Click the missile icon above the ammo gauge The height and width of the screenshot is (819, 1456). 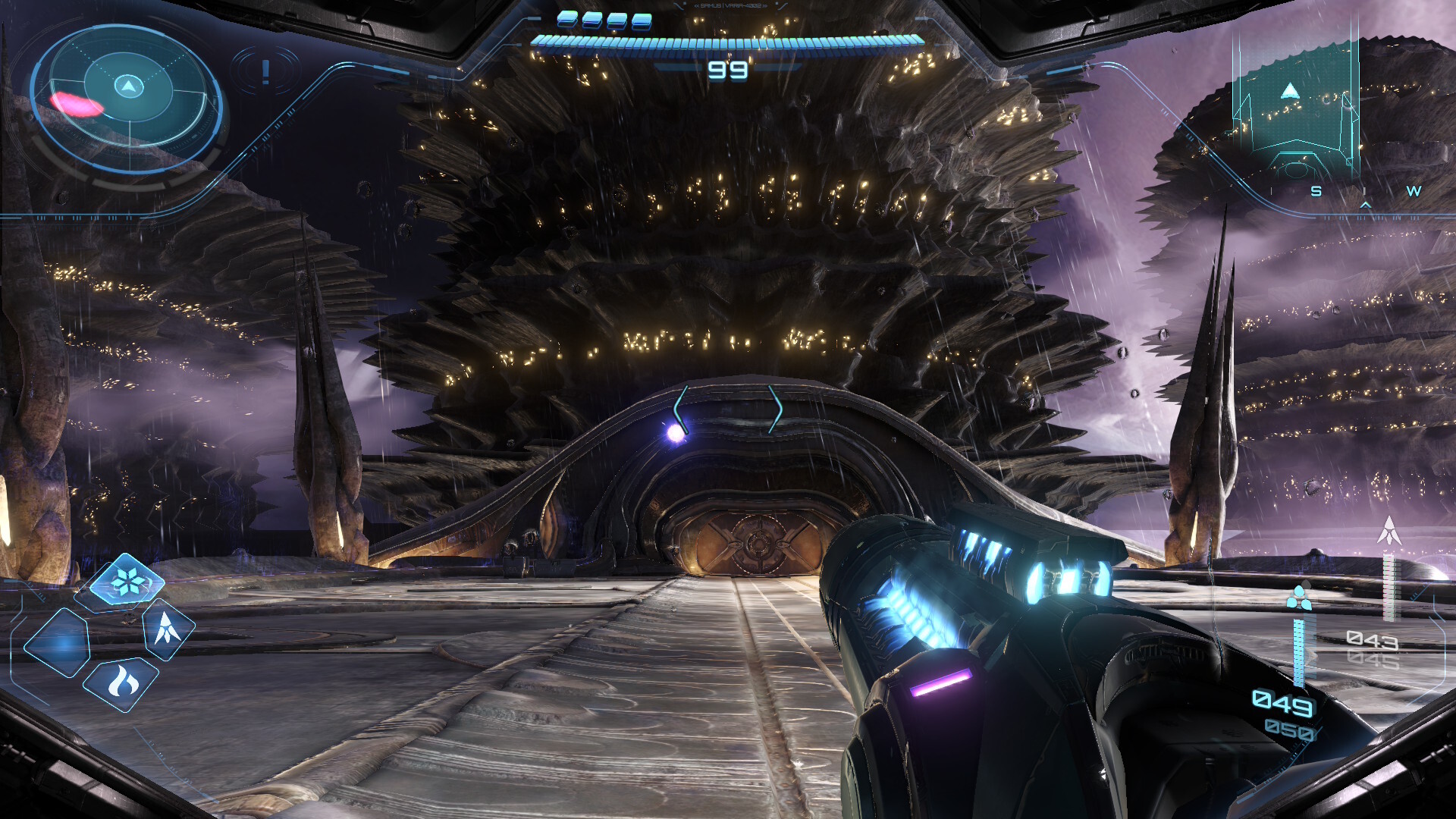pos(1389,531)
